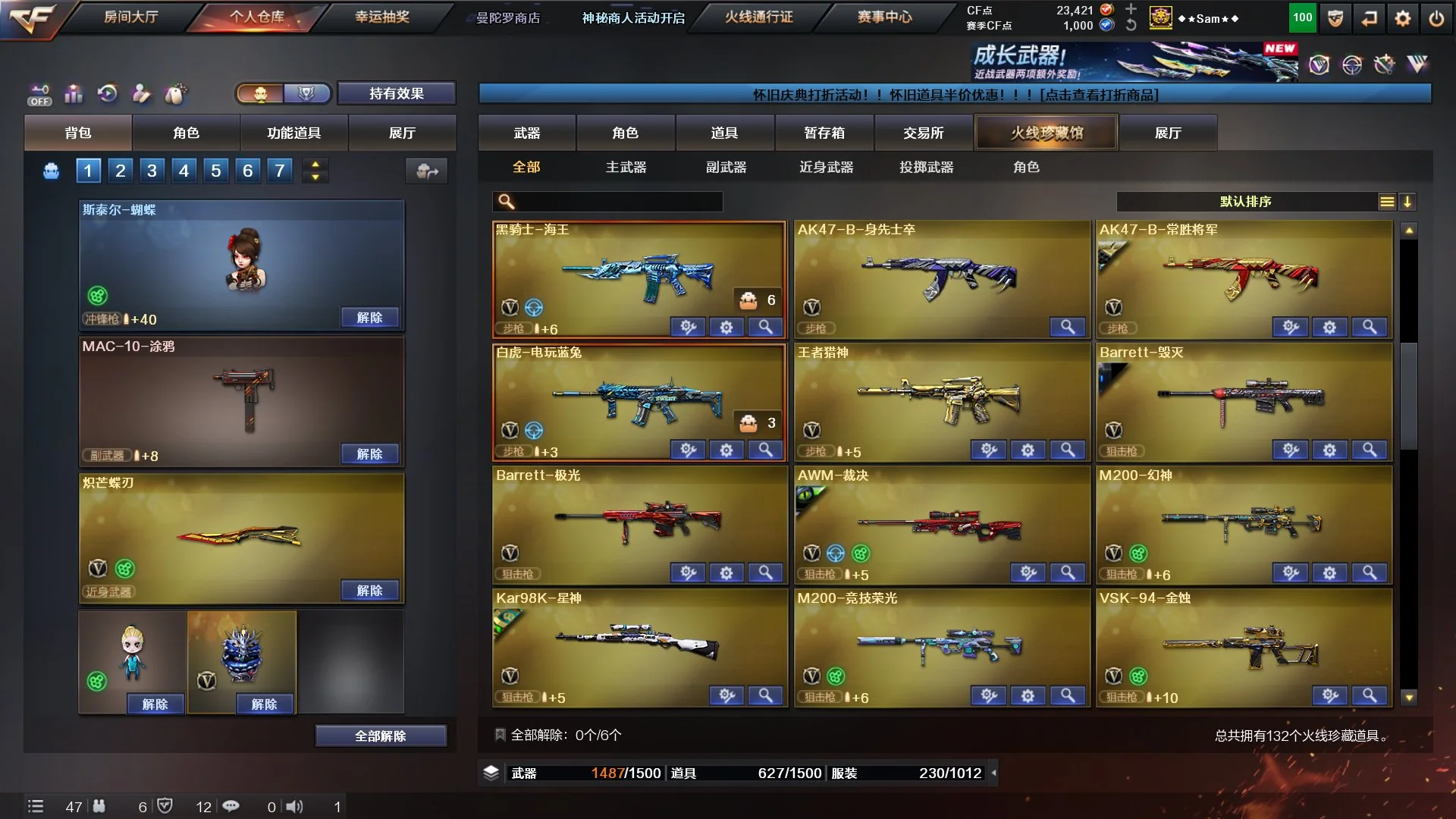Filter by 主武器 category
Screen dimensions: 1456x819
click(626, 167)
